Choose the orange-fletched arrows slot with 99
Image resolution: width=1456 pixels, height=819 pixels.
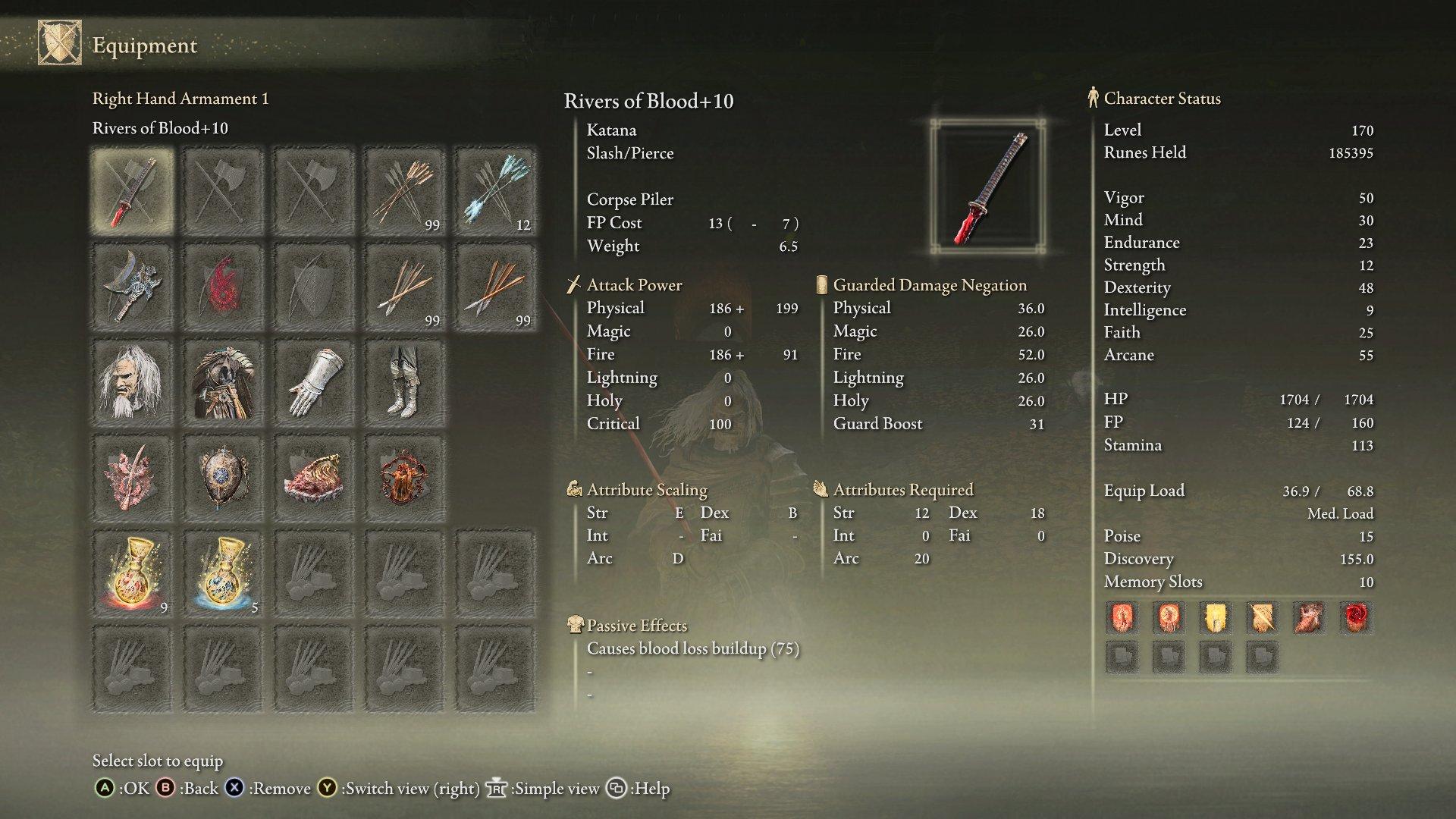404,190
